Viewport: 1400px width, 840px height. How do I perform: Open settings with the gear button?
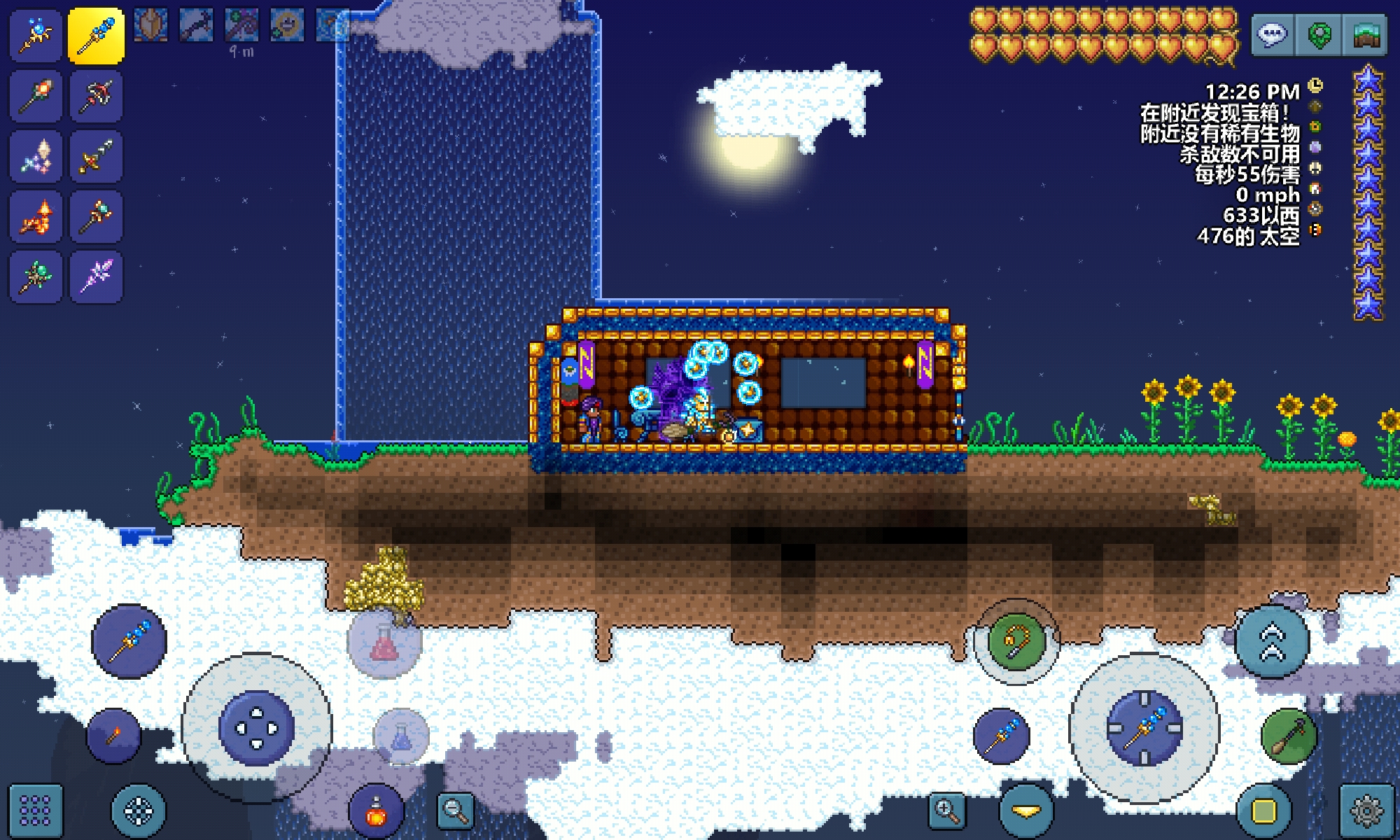click(x=1366, y=811)
